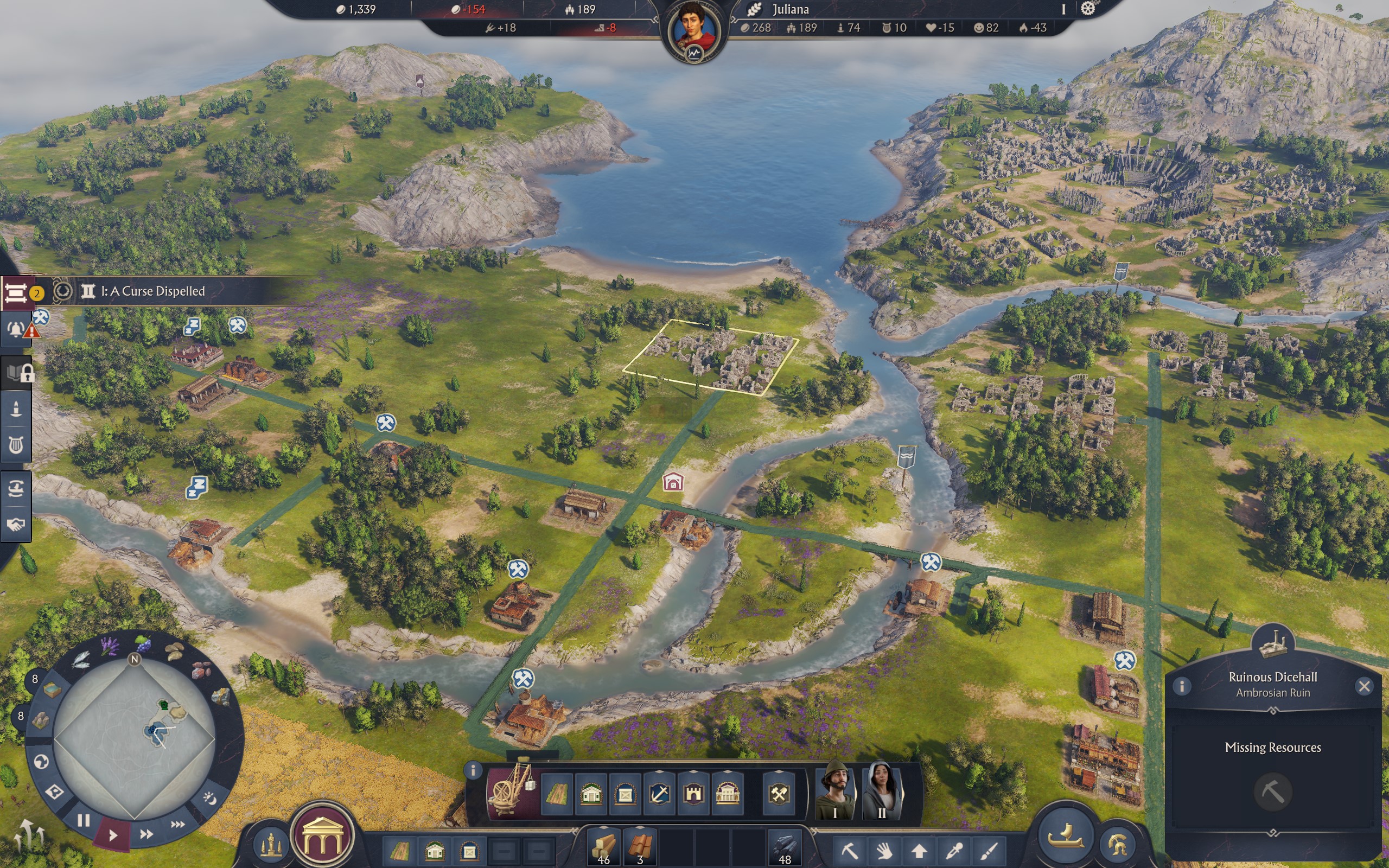Open the settings gear in the top bar

tap(1088, 9)
